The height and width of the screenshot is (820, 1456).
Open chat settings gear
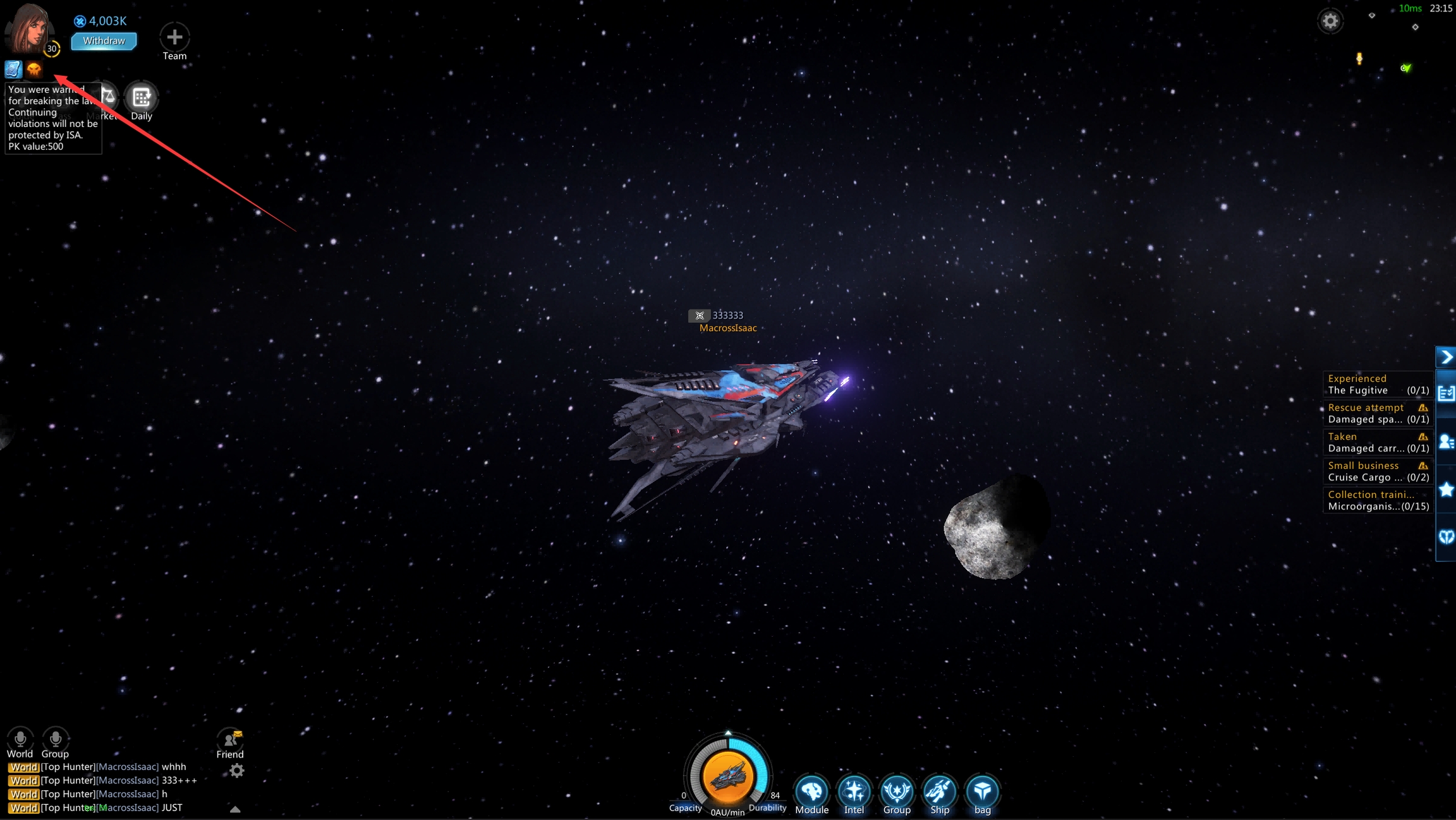tap(237, 771)
